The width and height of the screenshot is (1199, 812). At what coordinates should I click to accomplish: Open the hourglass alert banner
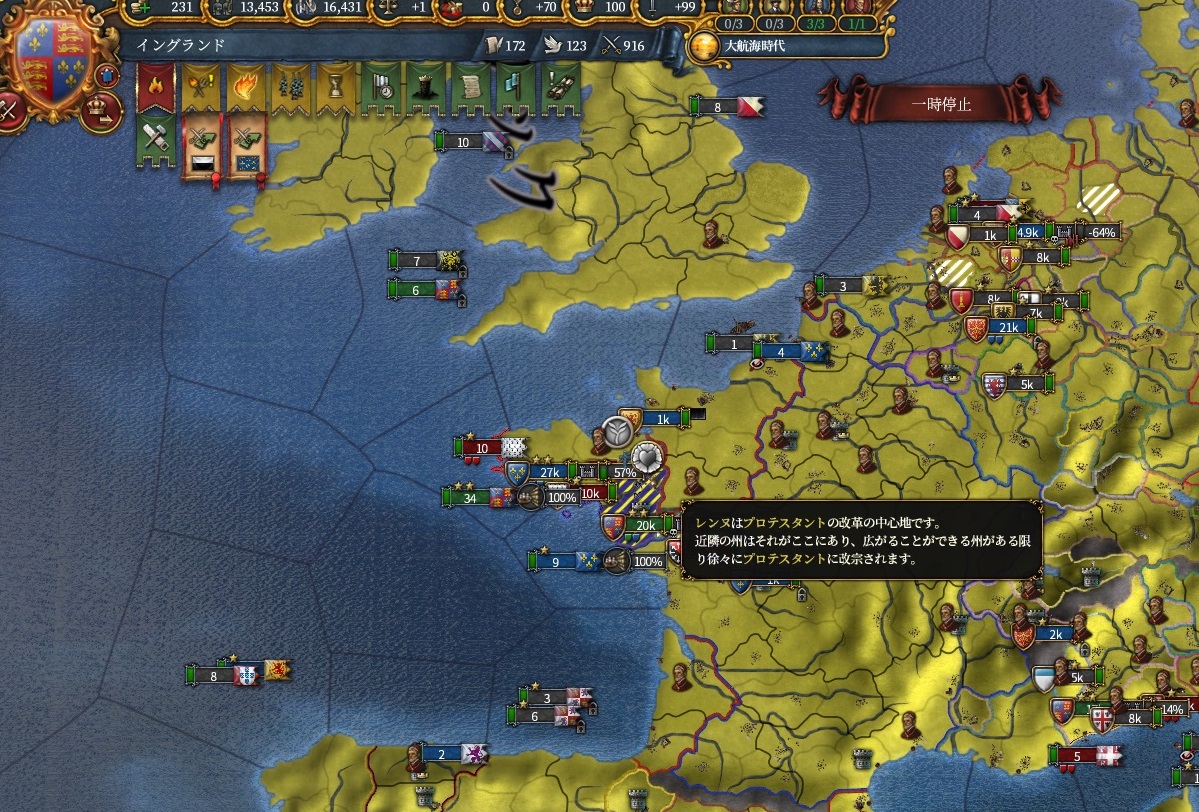tap(334, 87)
